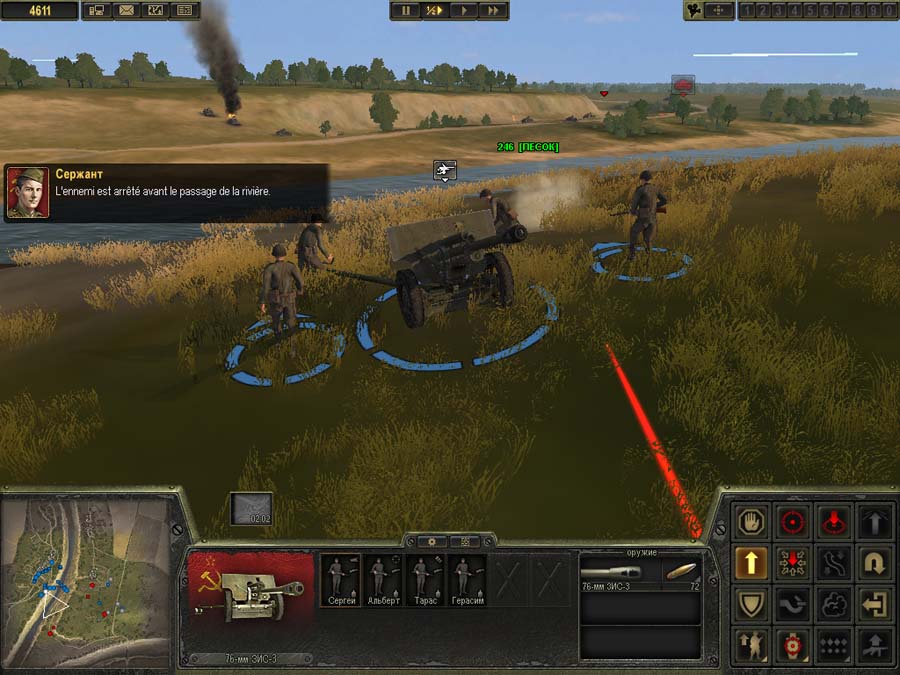Select the shield hold-position command
The height and width of the screenshot is (675, 900).
click(752, 603)
